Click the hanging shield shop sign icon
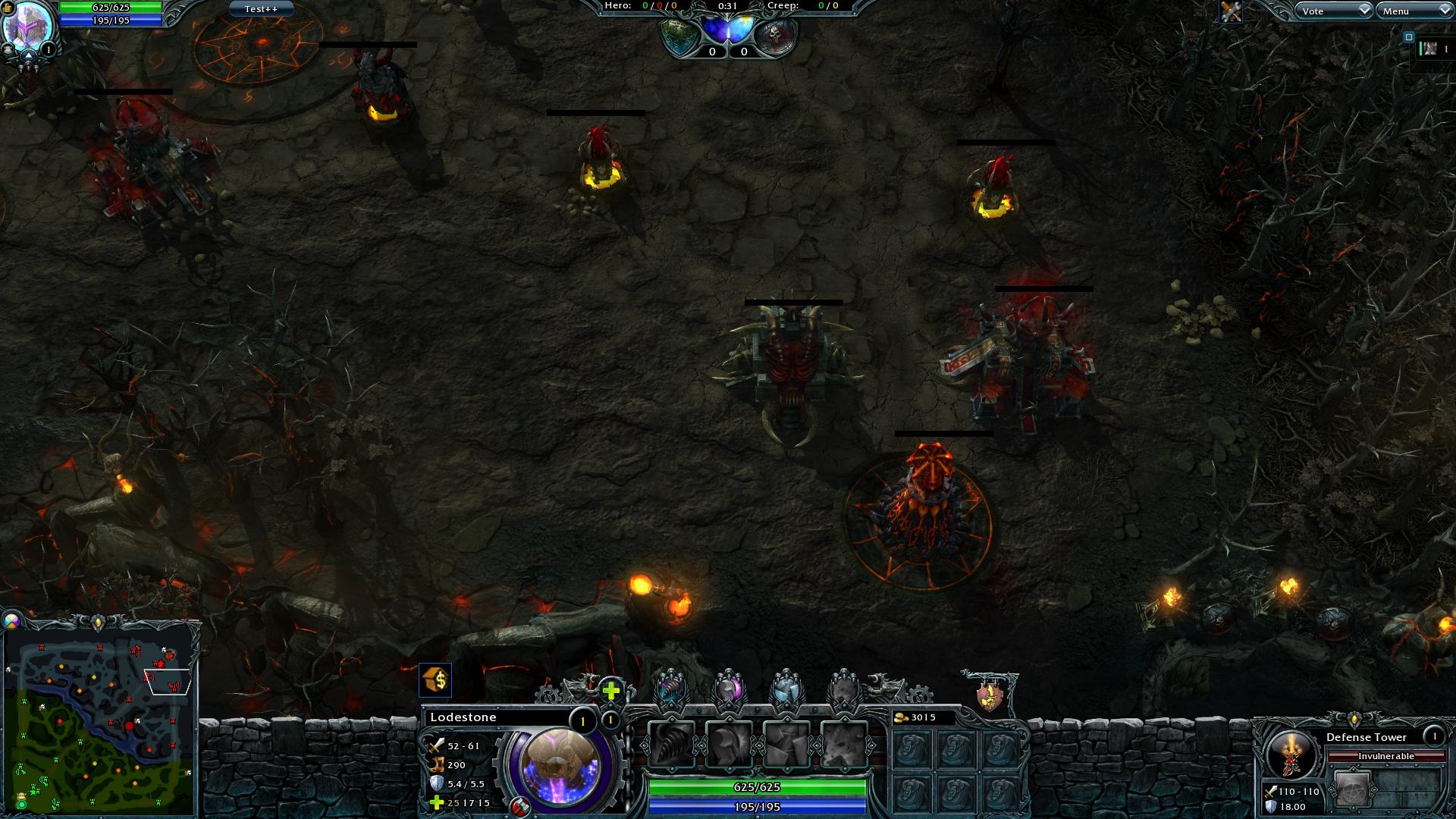This screenshot has height=819, width=1456. [989, 694]
